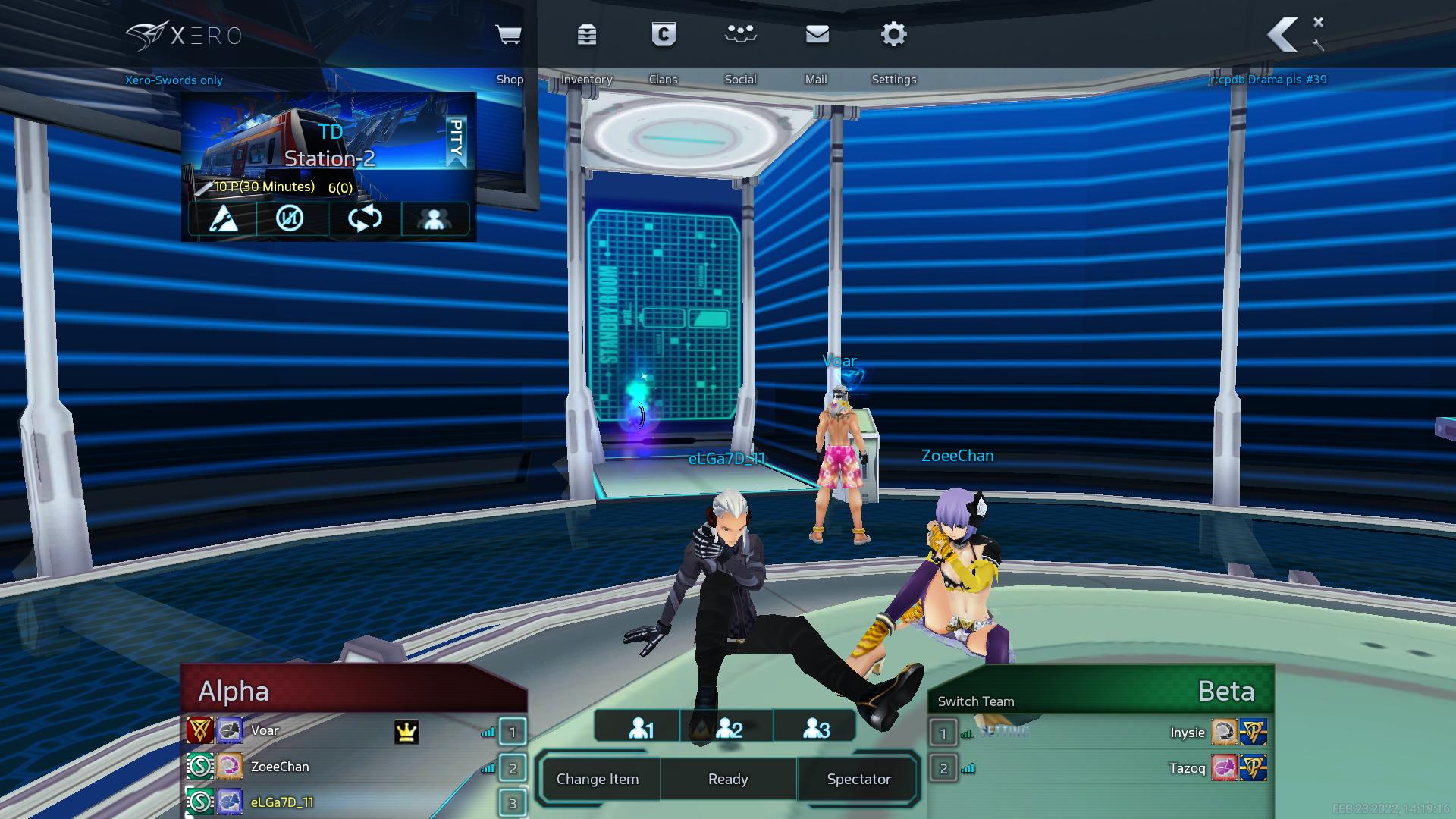Viewport: 1456px width, 819px height.
Task: Select player Voar in Alpha list
Action: (x=265, y=731)
